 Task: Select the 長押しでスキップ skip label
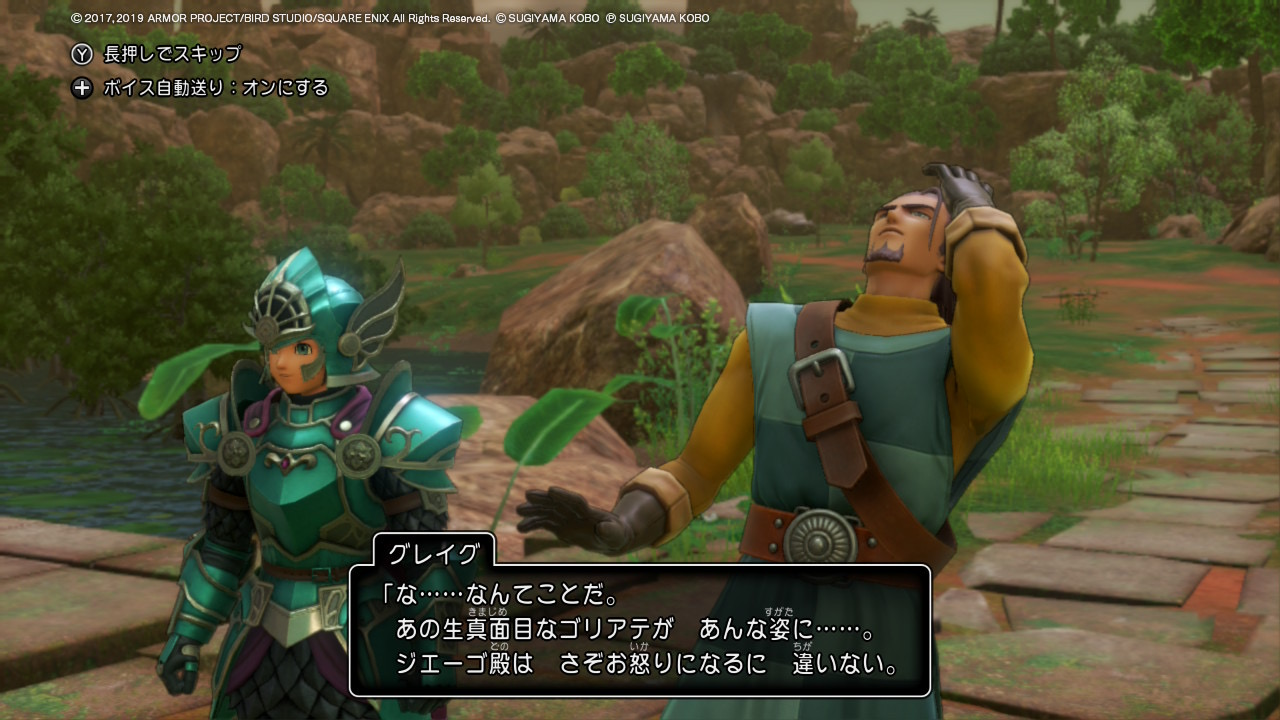click(x=172, y=54)
